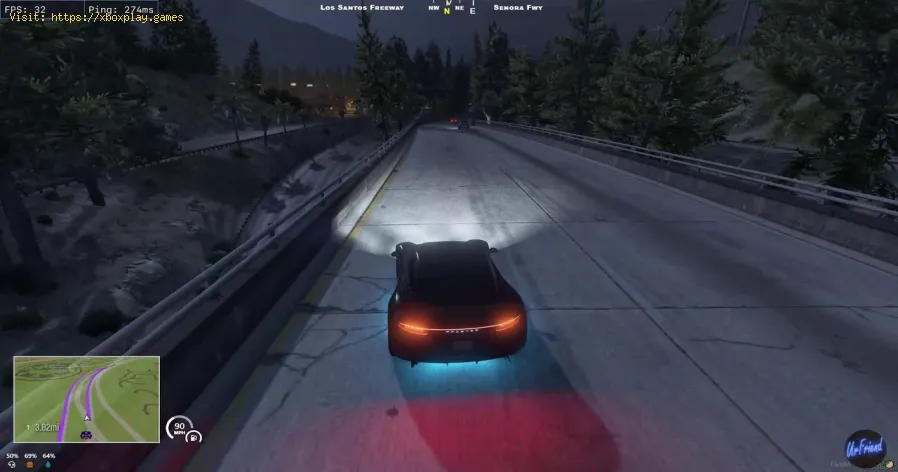Select the burger hunger status icon
898x472 pixels.
[x=30, y=464]
